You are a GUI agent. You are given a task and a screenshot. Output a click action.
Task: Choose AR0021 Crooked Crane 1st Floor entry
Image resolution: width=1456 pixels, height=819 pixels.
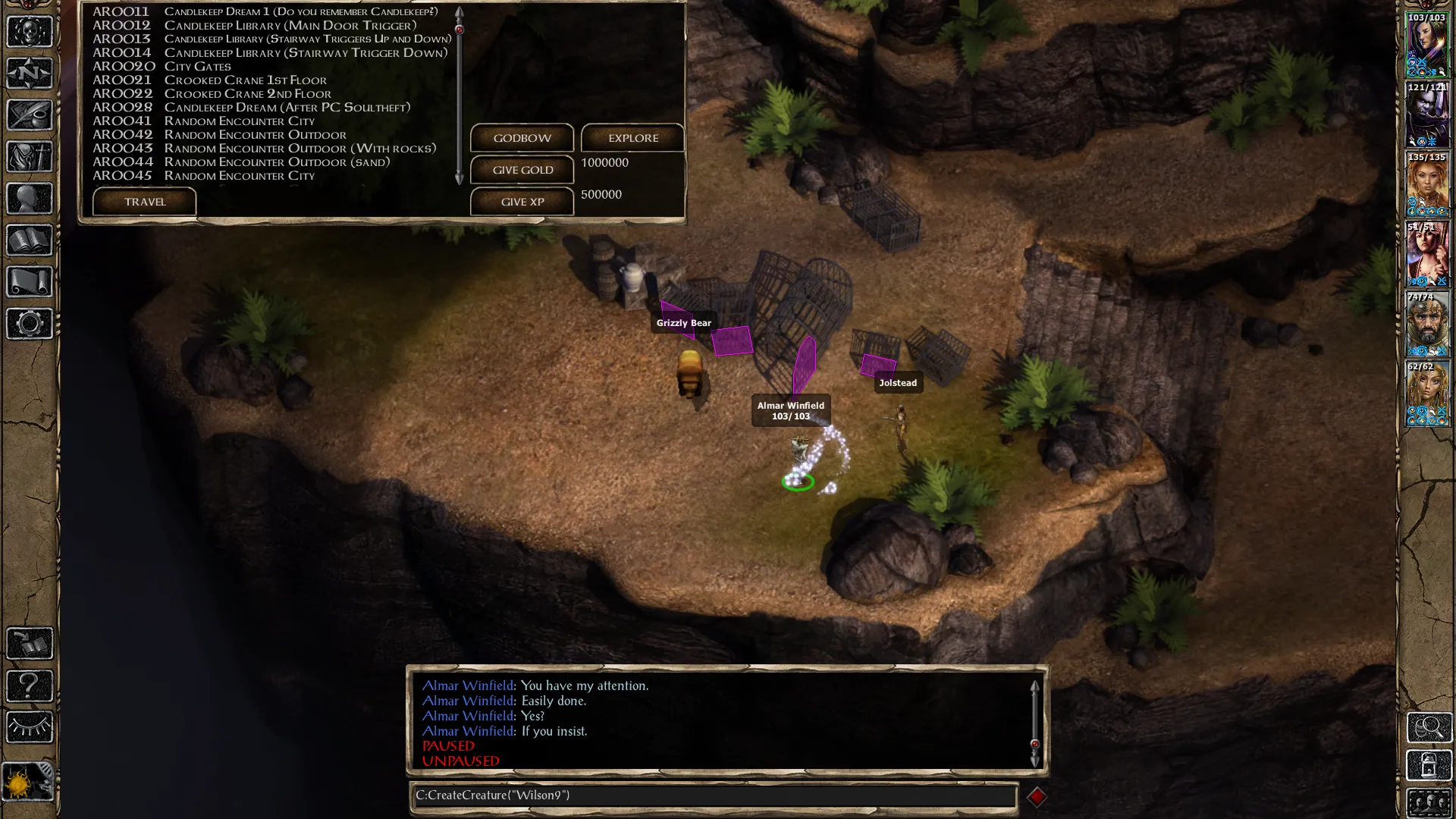coord(245,80)
